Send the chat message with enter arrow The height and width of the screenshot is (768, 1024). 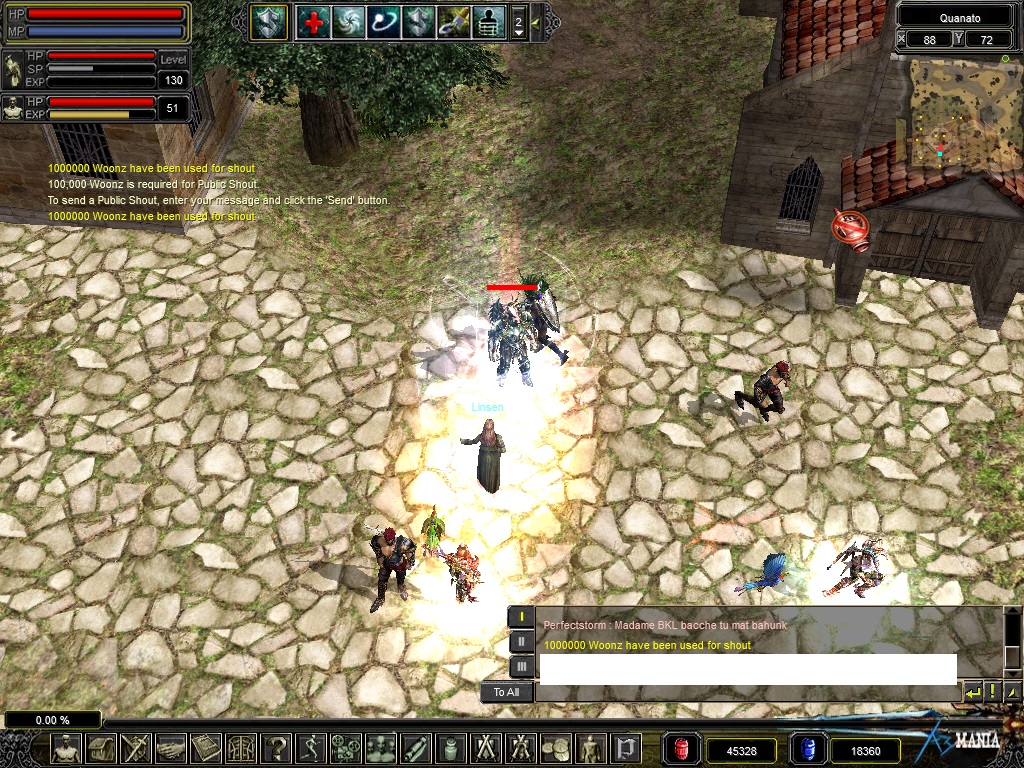[972, 692]
